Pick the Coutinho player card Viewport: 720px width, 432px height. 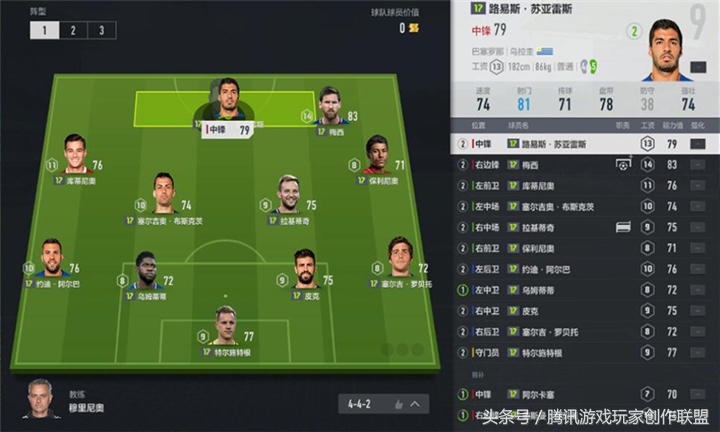74,157
